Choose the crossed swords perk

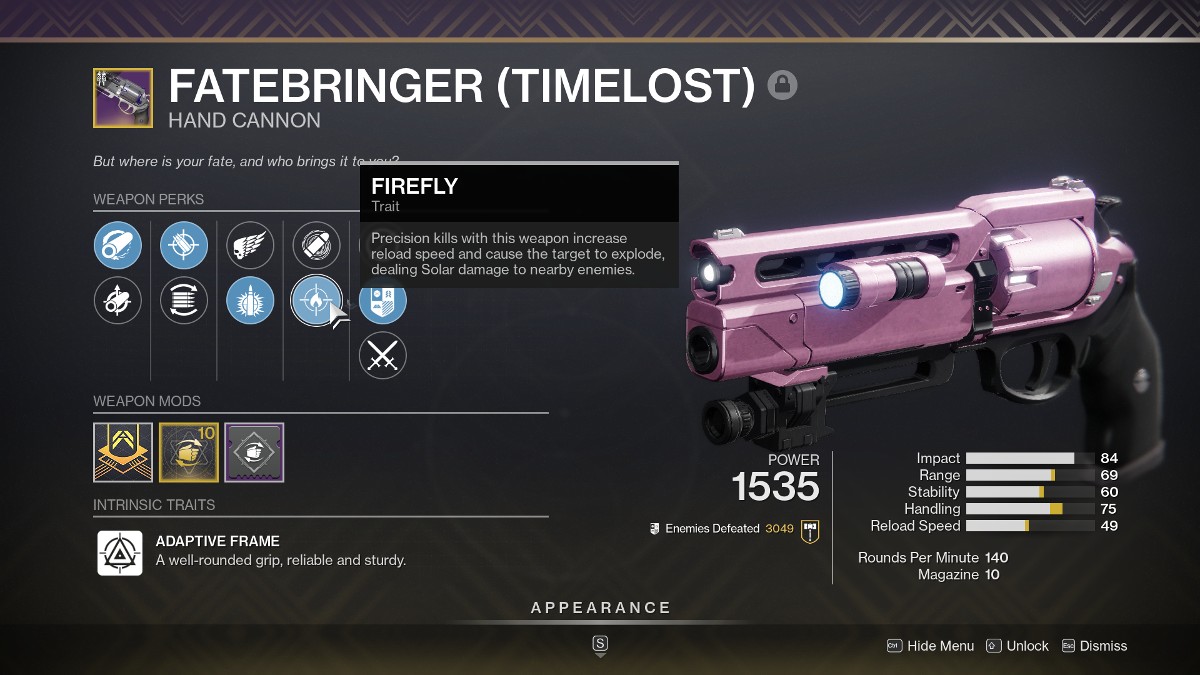(382, 355)
